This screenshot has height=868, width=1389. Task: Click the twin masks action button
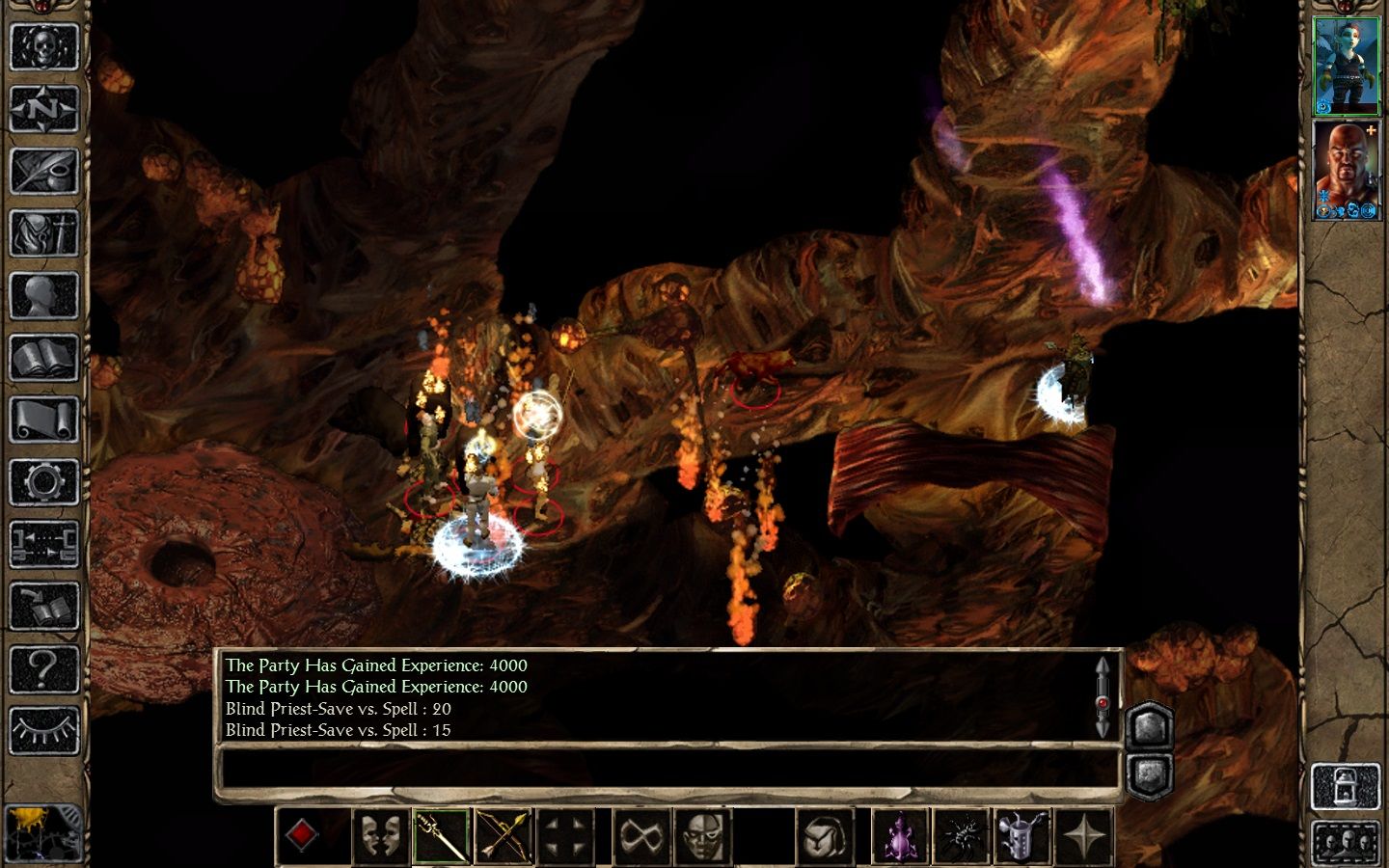click(x=378, y=835)
